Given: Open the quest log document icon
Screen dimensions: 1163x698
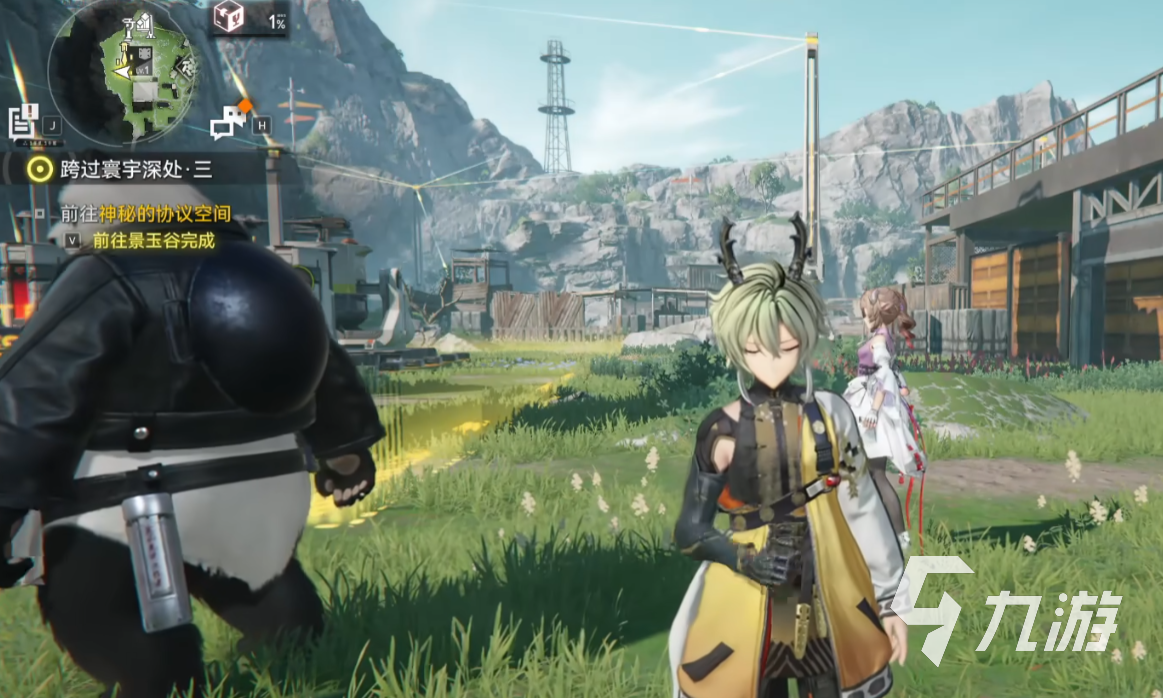Looking at the screenshot, I should coord(22,121).
